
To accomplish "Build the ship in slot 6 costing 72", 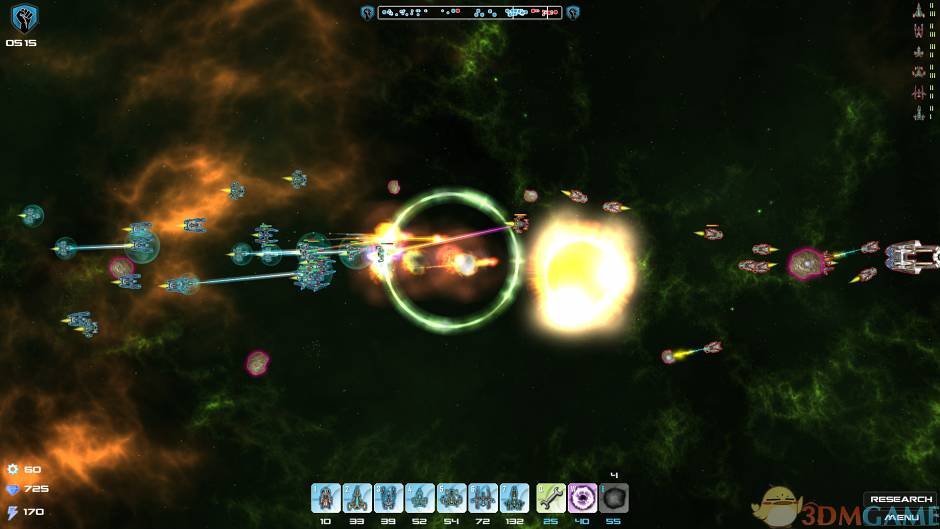I will coord(483,498).
